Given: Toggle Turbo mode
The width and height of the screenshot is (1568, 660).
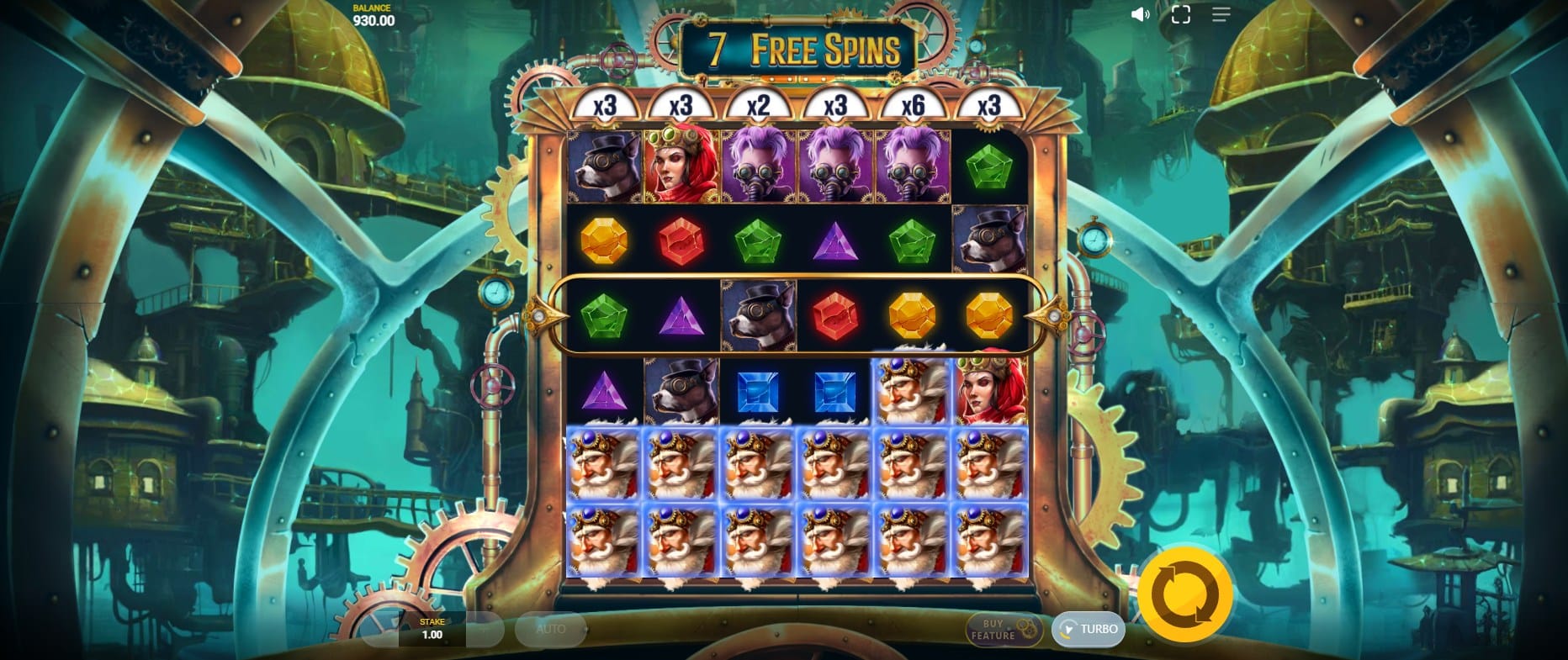Looking at the screenshot, I should [1089, 629].
